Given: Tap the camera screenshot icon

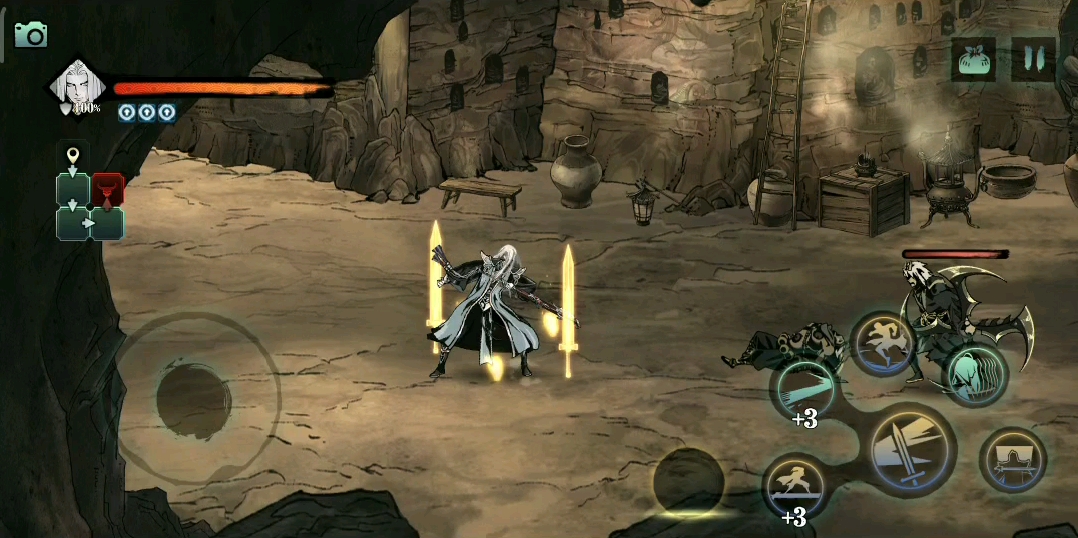Looking at the screenshot, I should pos(30,36).
